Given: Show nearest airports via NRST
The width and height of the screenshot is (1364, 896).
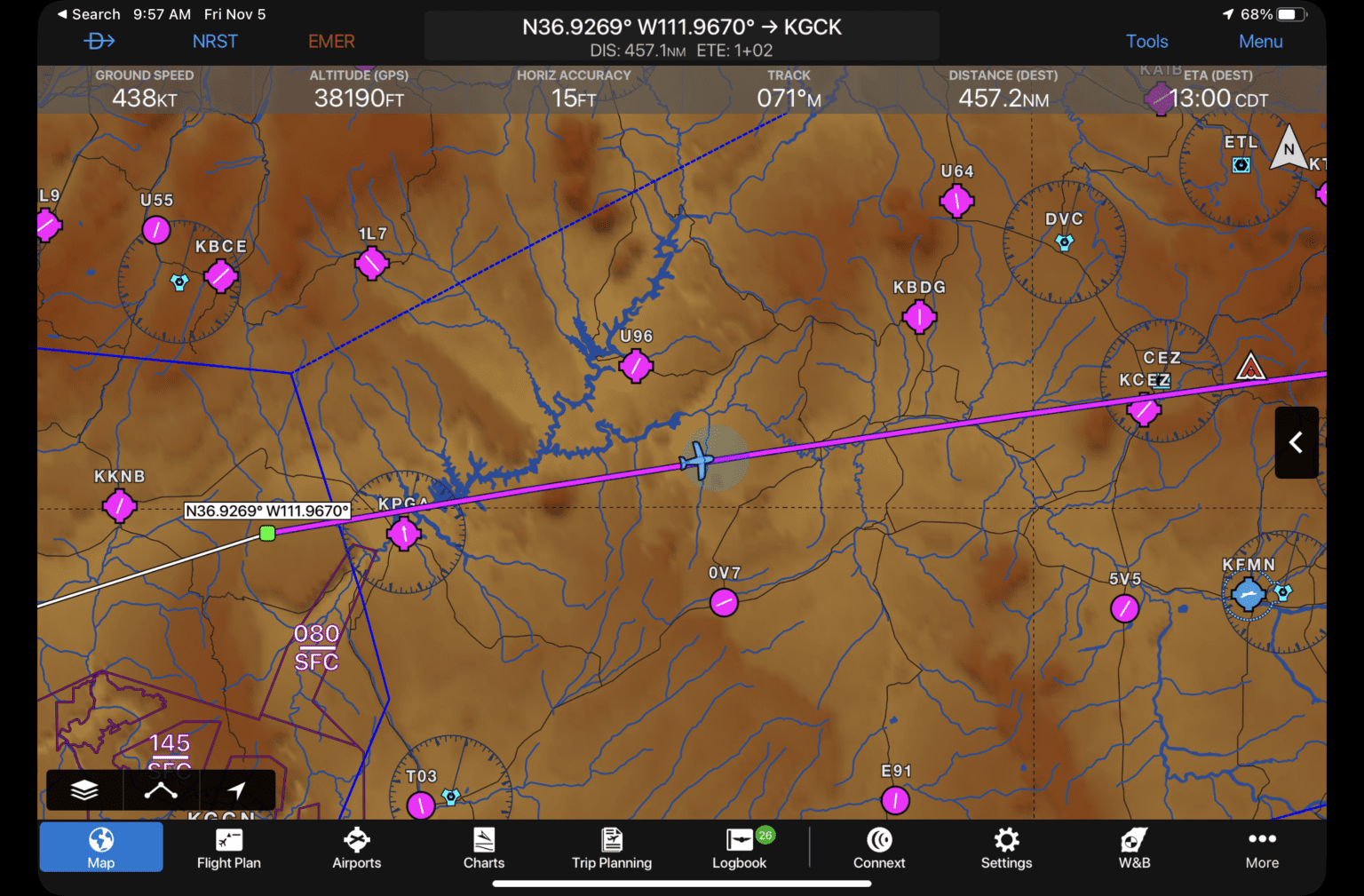Looking at the screenshot, I should [215, 41].
